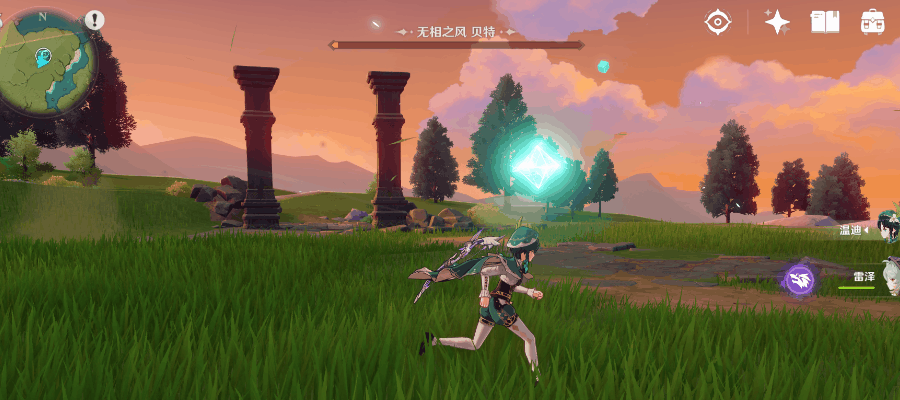The width and height of the screenshot is (900, 400).
Task: Open the Wish four-pointed star icon
Action: pyautogui.click(x=777, y=22)
